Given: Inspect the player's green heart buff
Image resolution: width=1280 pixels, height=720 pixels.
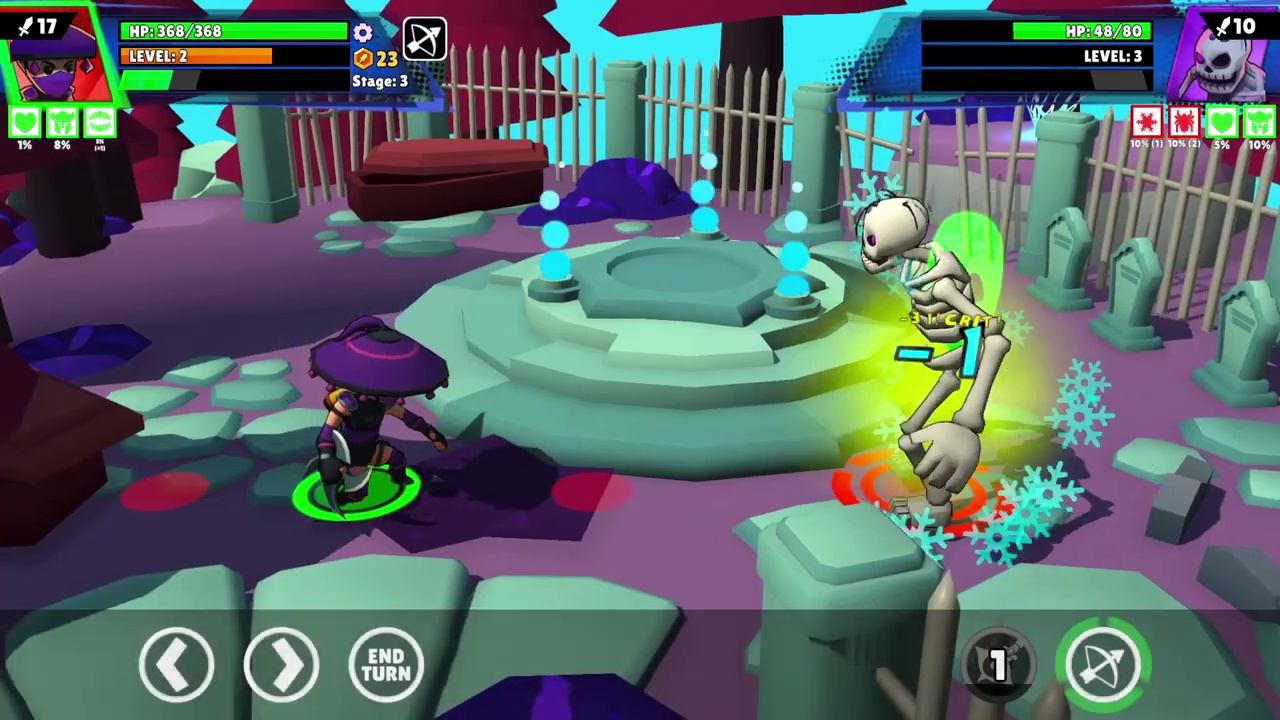Looking at the screenshot, I should pyautogui.click(x=25, y=123).
